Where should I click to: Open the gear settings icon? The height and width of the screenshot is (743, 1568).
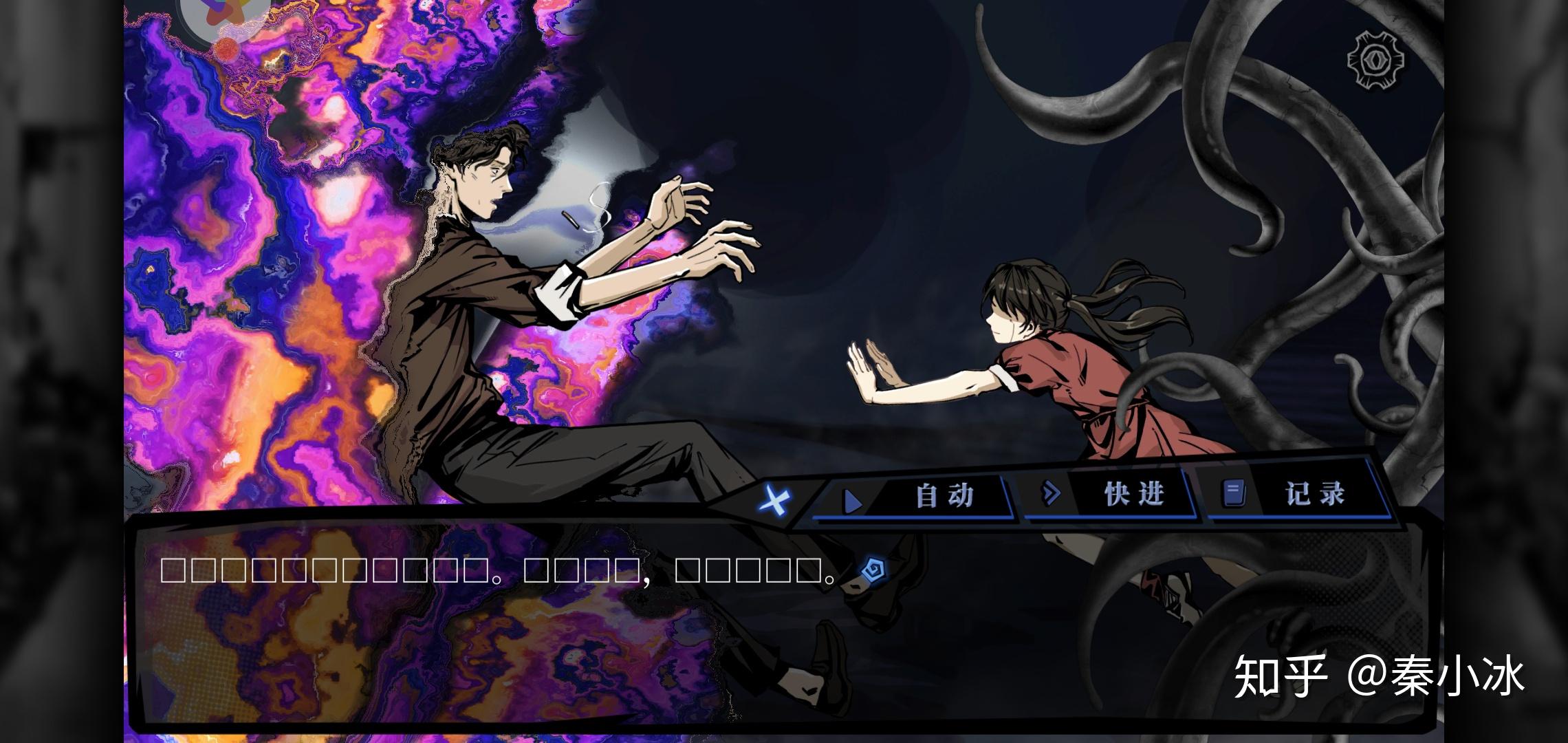(1375, 60)
